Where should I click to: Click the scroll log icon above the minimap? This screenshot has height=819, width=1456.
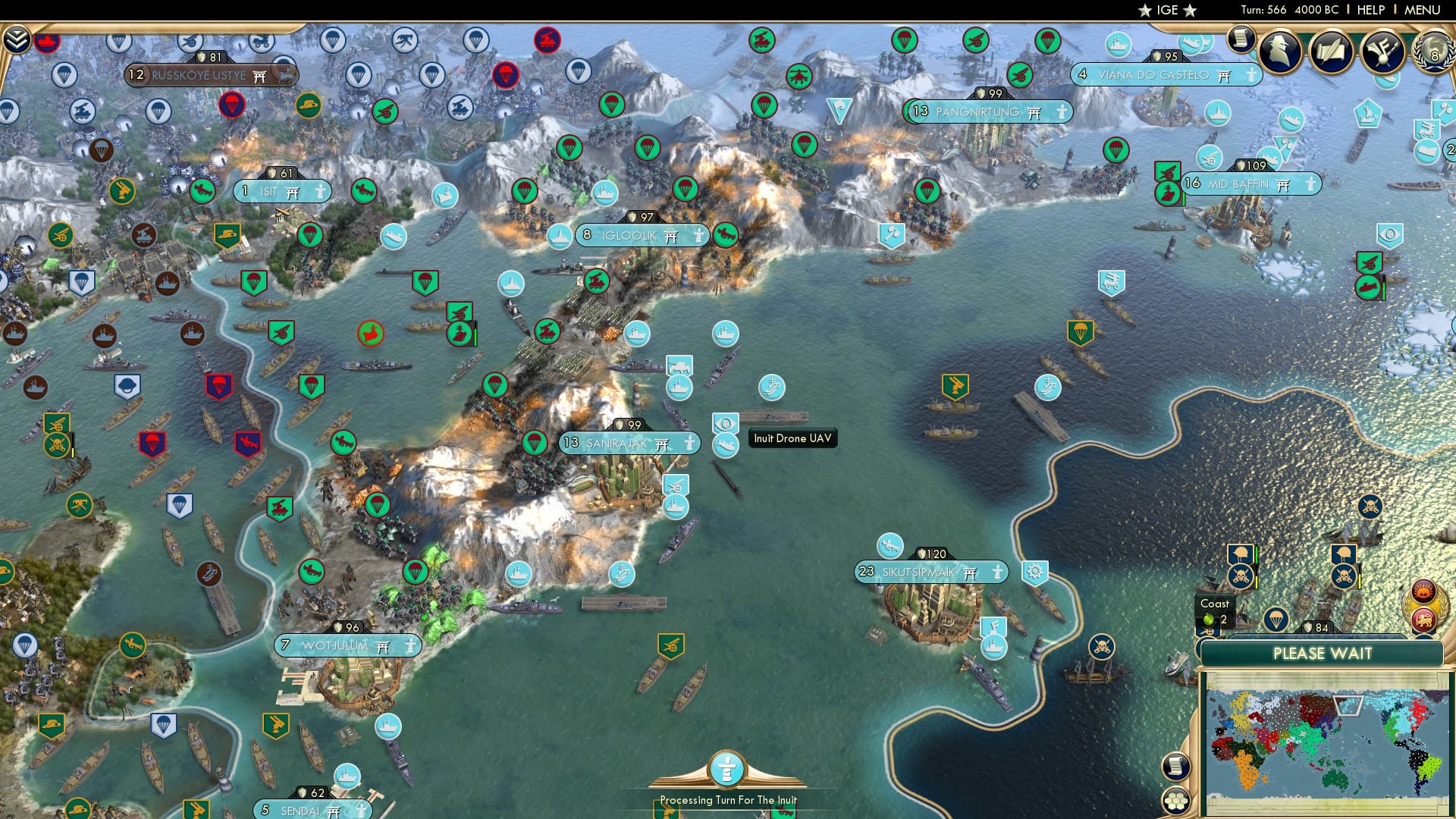1176,767
